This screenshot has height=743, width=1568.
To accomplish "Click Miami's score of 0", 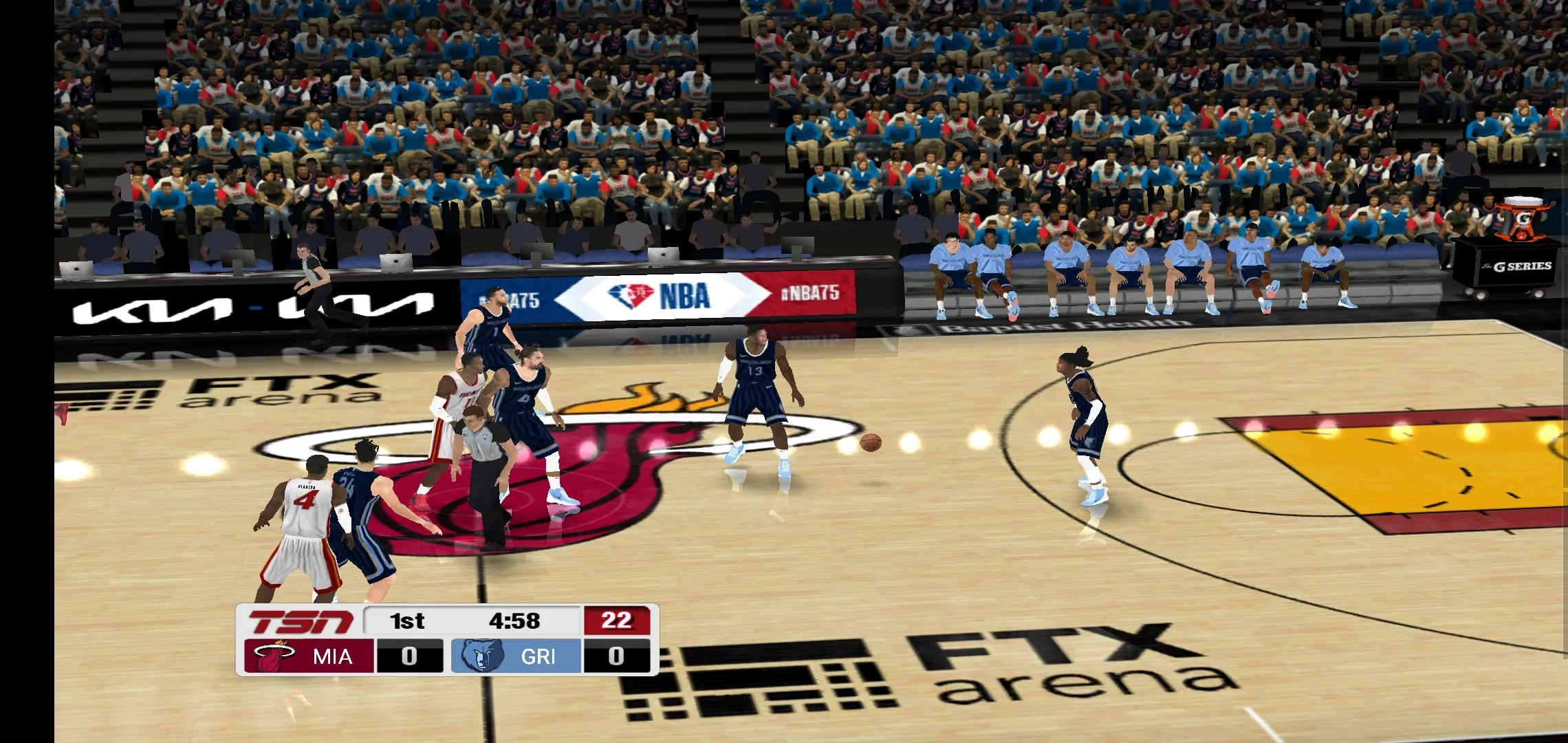I will tap(409, 656).
